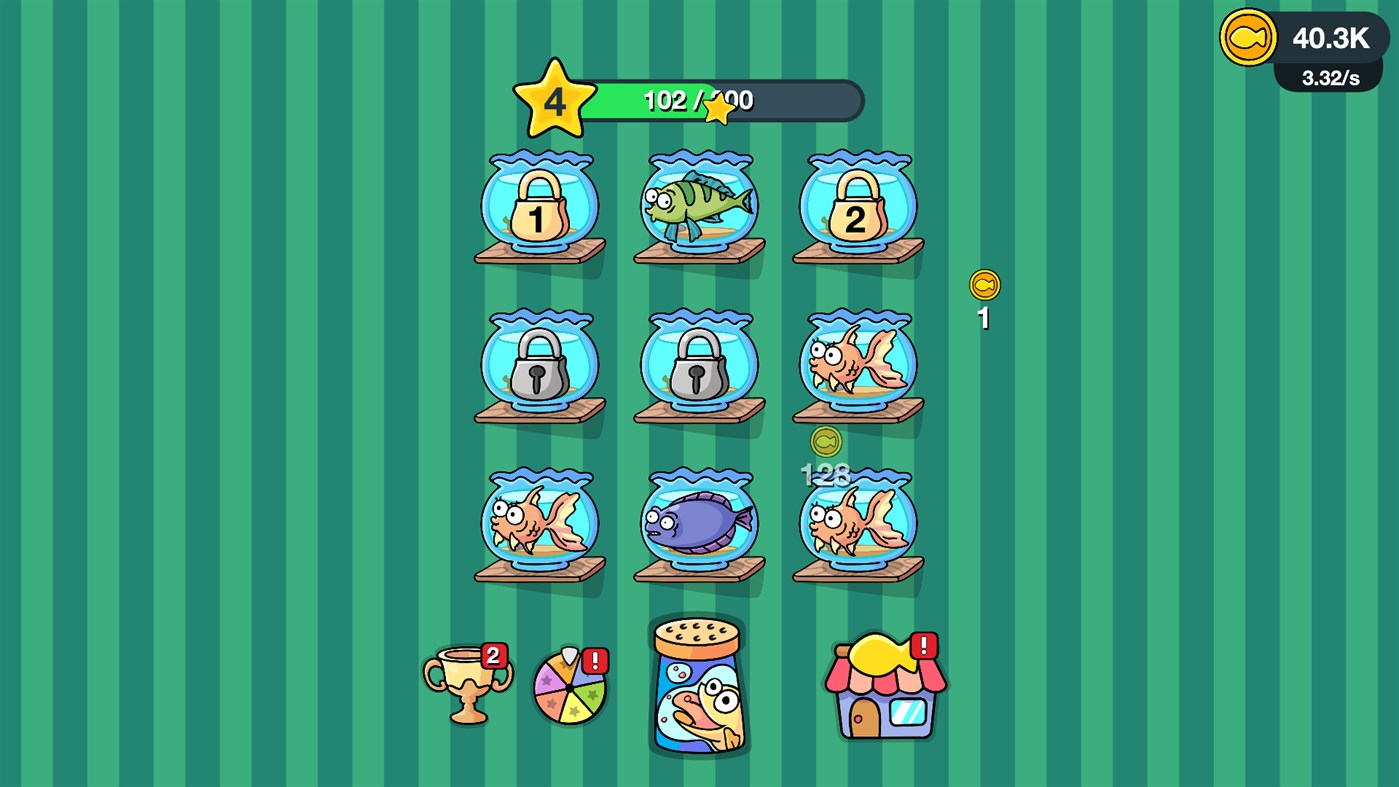Collect the floating gold coin worth 1

click(x=983, y=284)
